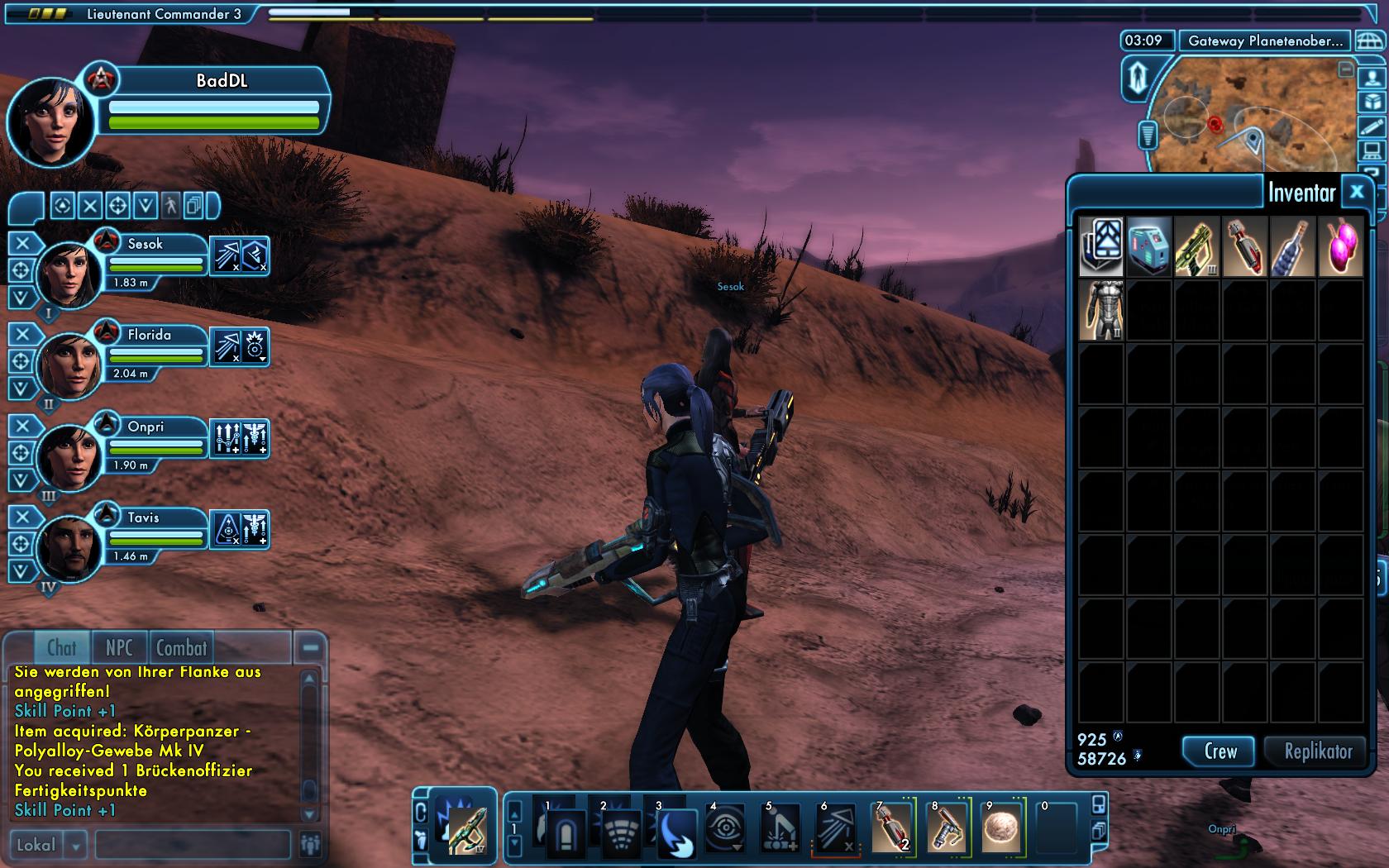1389x868 pixels.
Task: Click the chat text input field
Action: (193, 845)
